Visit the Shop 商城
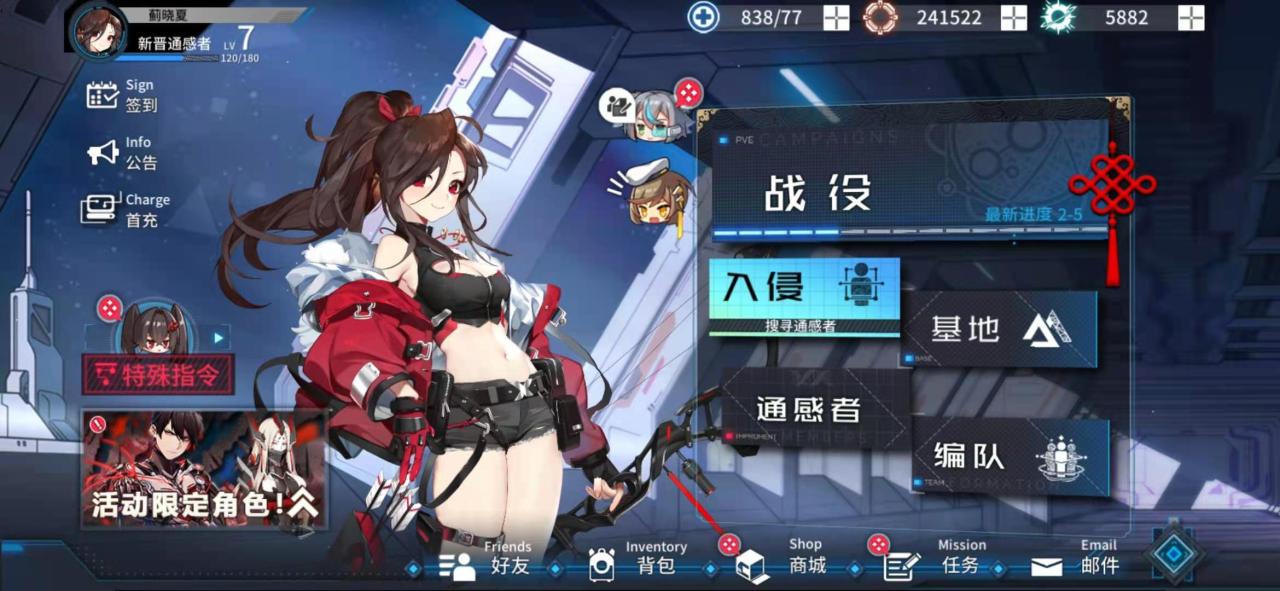The image size is (1280, 591). pos(787,564)
